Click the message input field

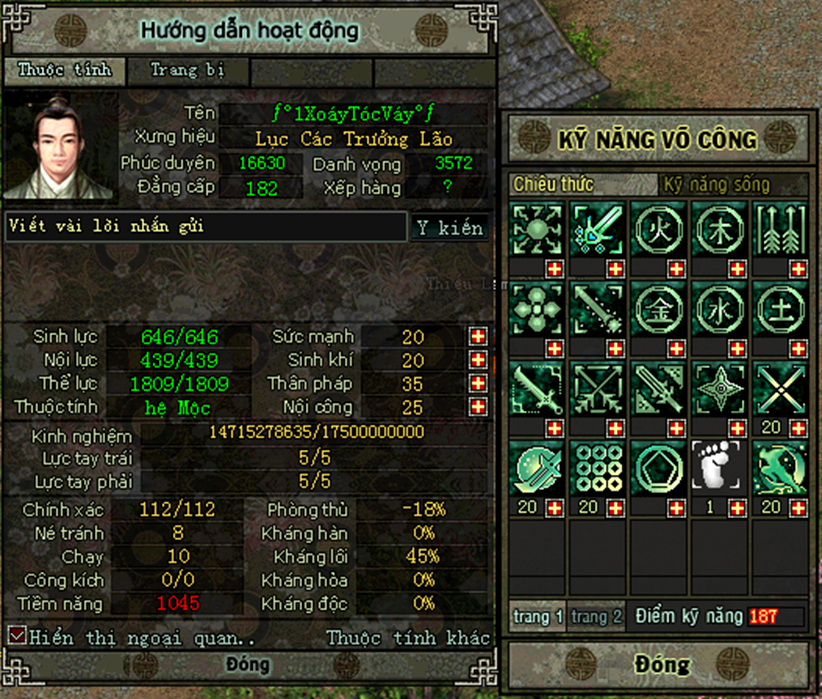tap(205, 227)
